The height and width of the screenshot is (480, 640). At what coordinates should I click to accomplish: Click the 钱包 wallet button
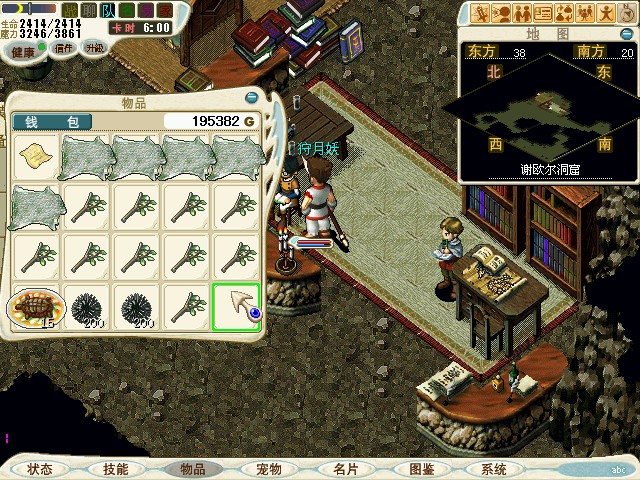52,121
